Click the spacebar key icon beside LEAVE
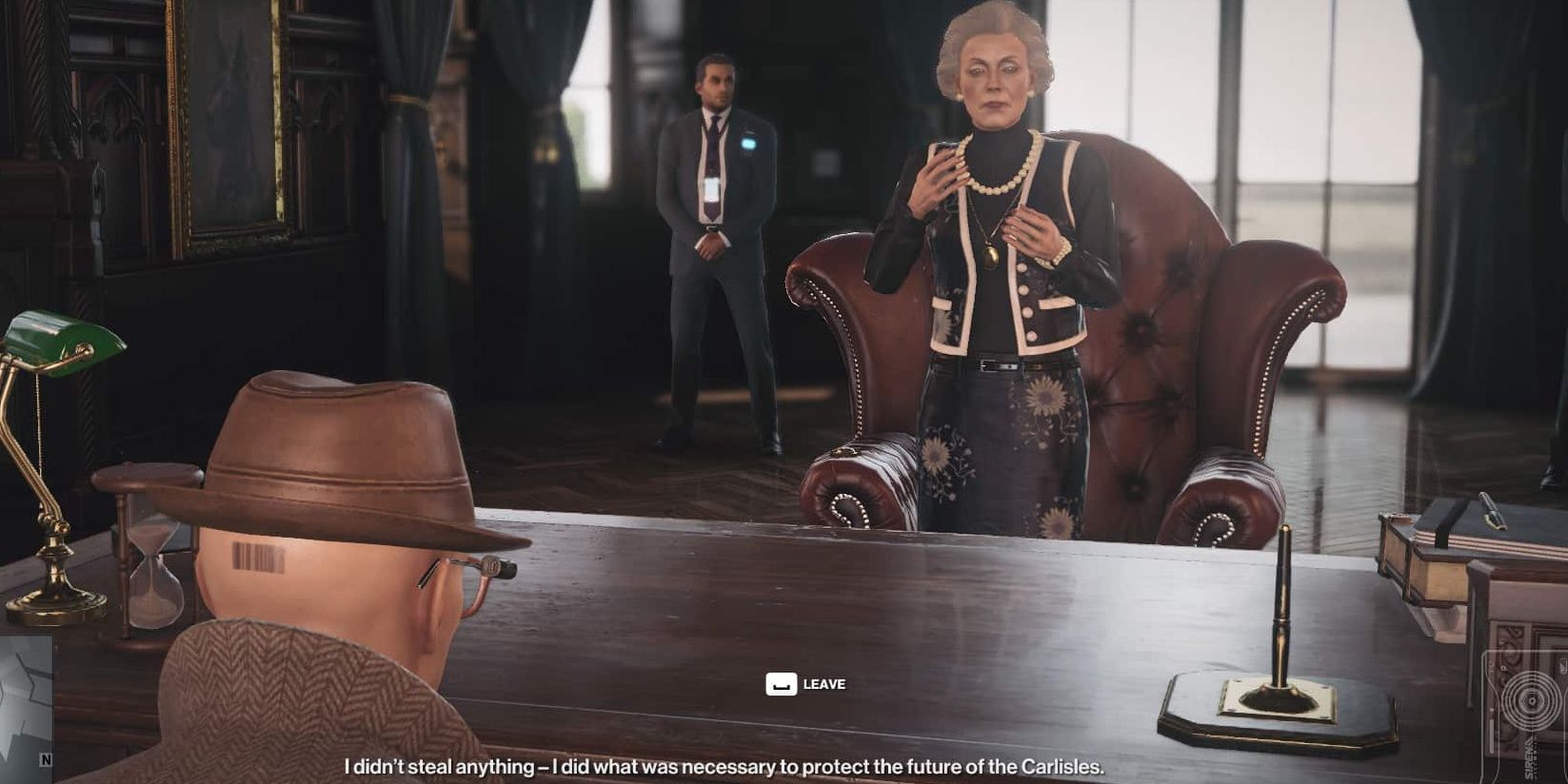 click(781, 682)
